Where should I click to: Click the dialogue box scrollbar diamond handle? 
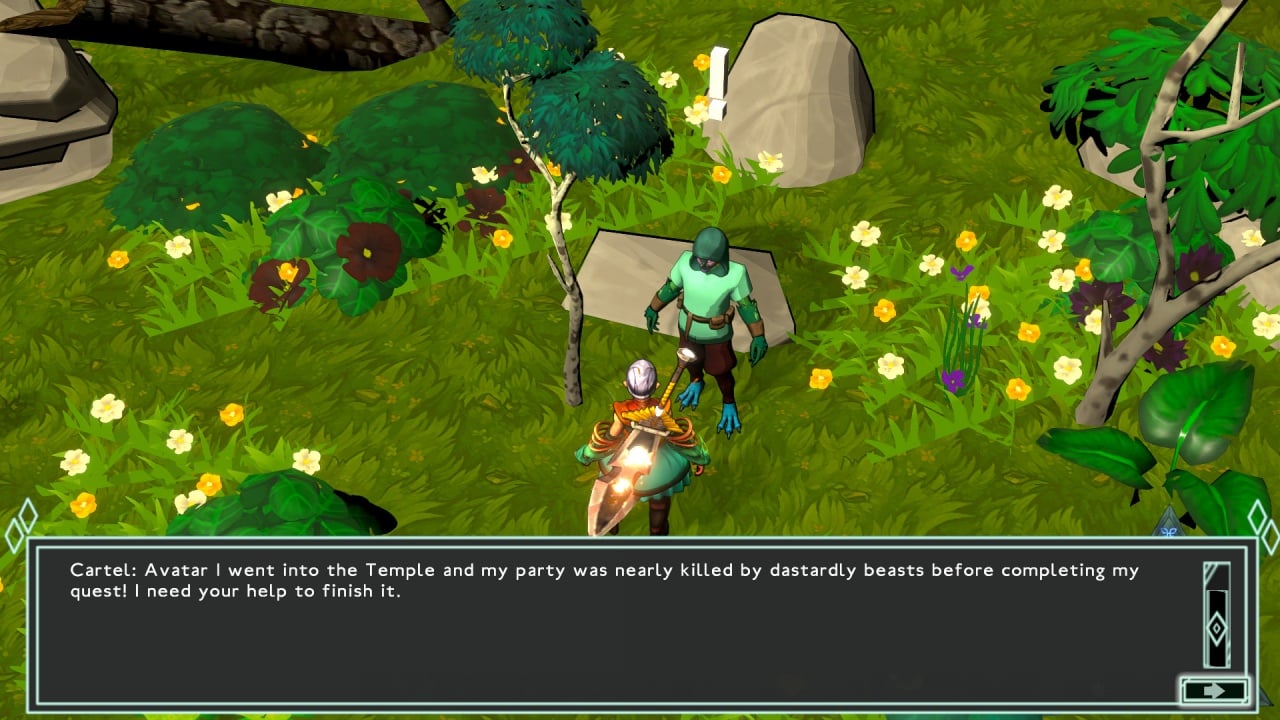(1216, 628)
